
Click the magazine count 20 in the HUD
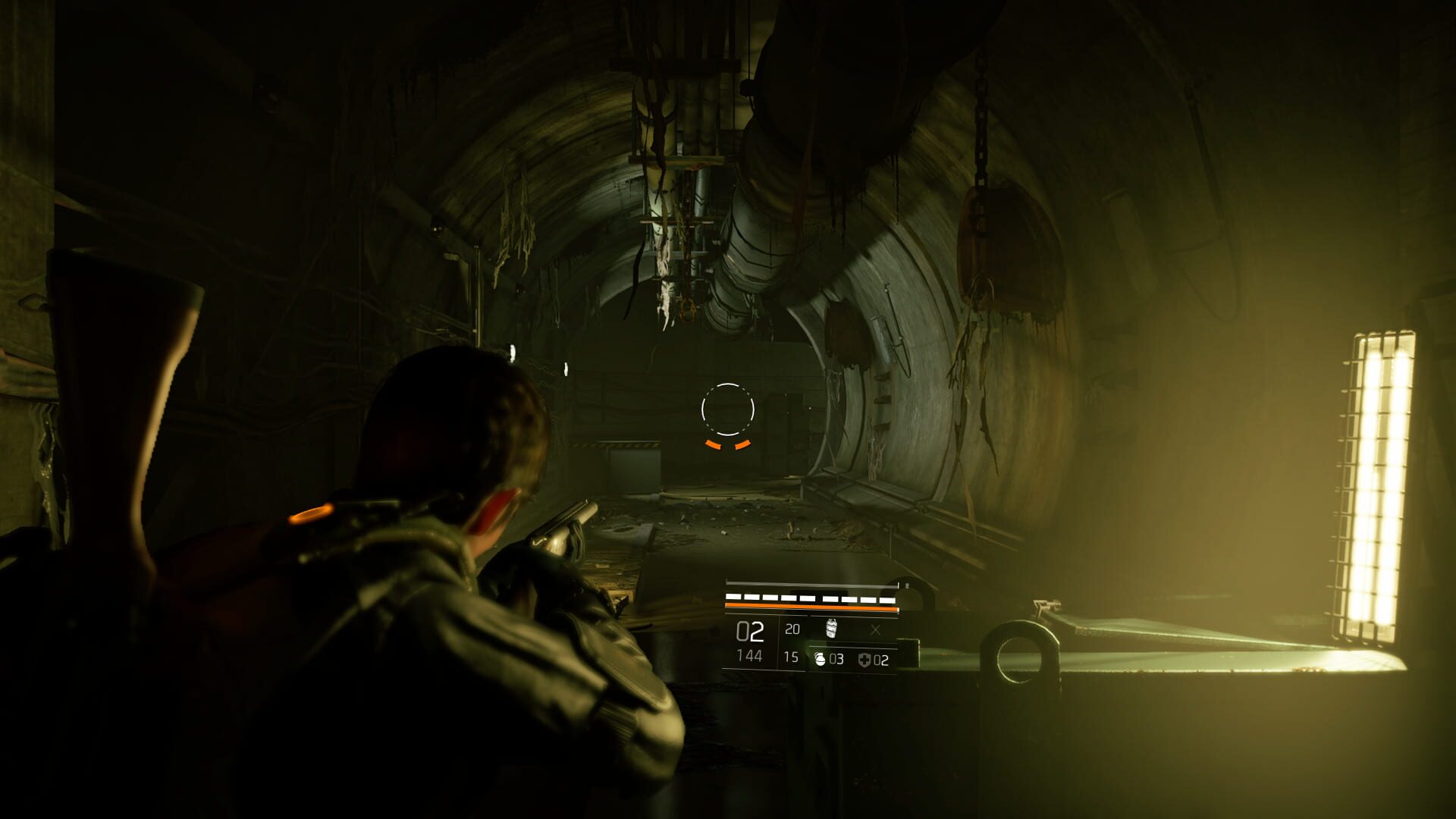tap(792, 628)
